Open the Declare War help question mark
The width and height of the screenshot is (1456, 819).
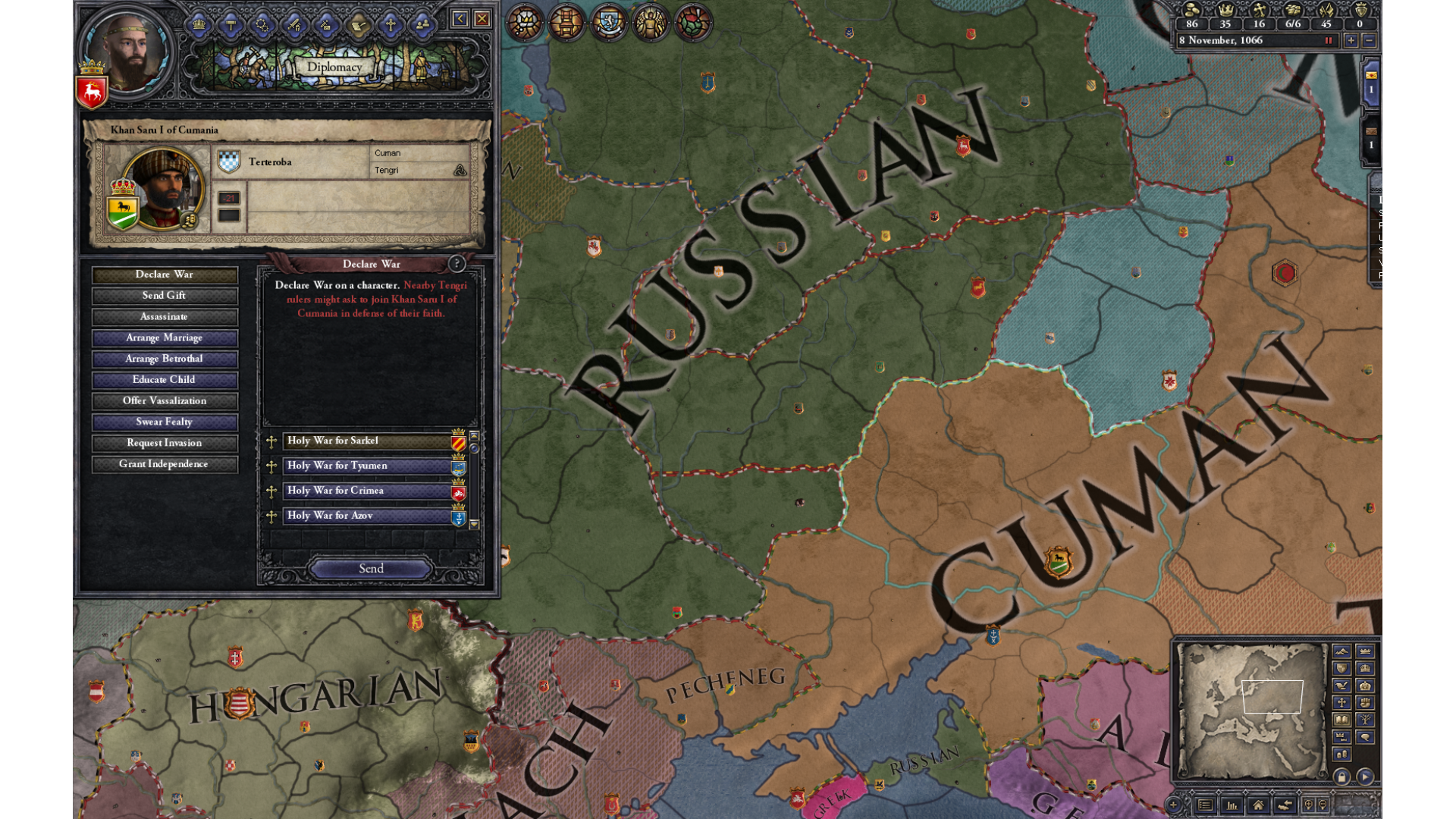click(457, 264)
